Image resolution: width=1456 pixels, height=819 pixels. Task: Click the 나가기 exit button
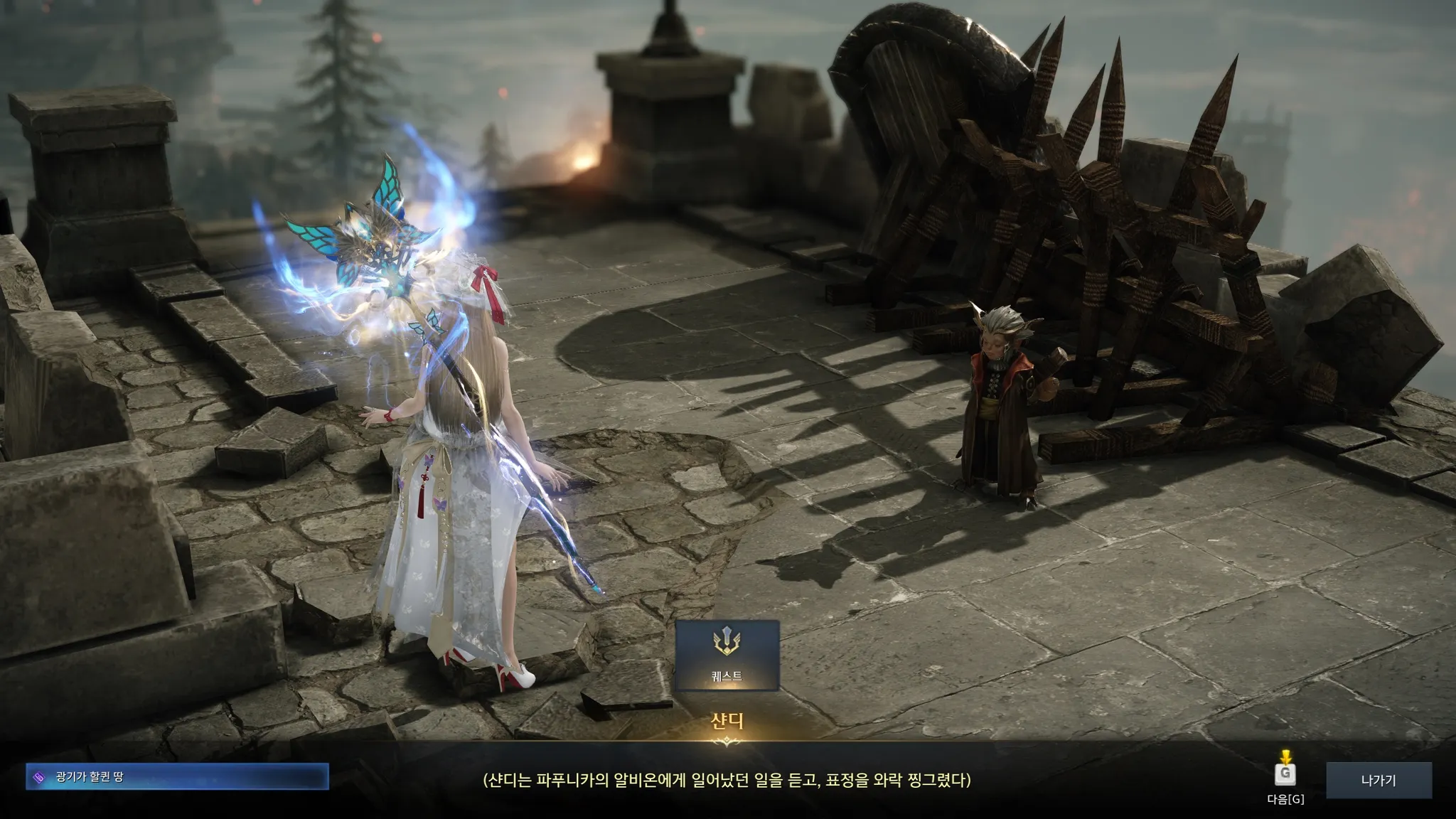(1378, 780)
